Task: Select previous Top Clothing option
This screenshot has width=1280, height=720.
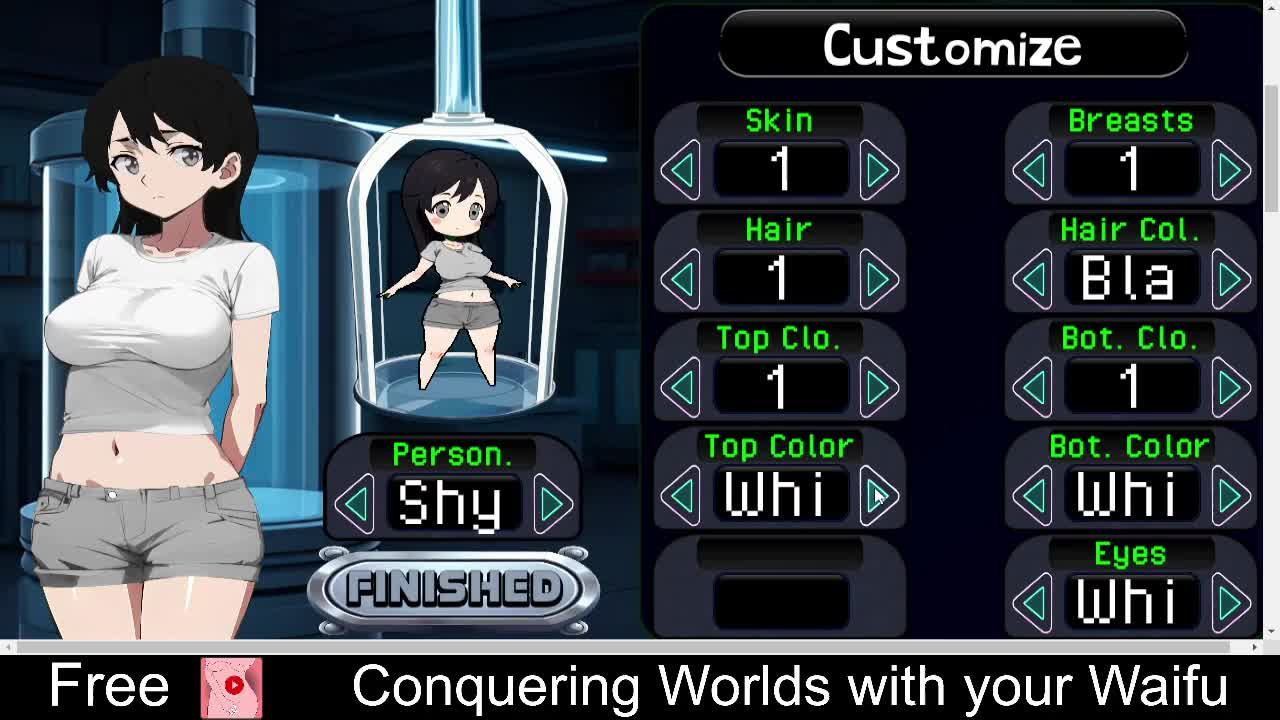Action: tap(681, 387)
